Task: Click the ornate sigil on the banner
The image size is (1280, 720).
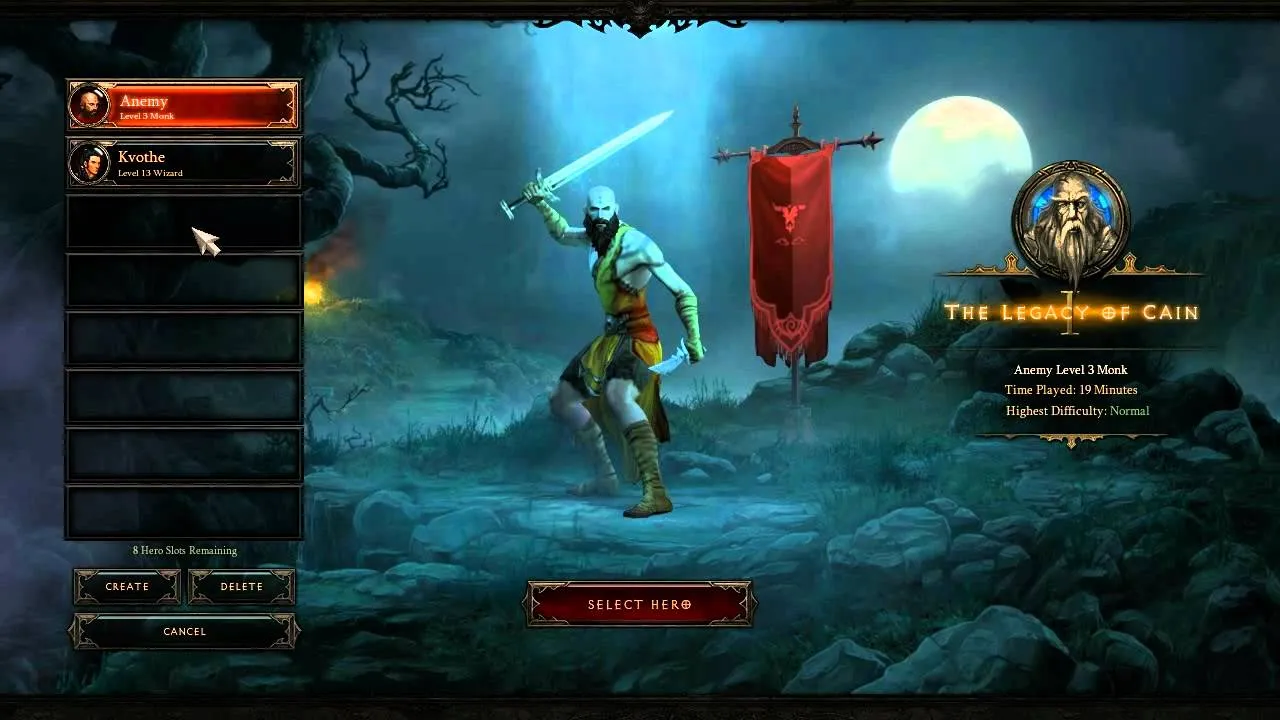Action: coord(789,214)
